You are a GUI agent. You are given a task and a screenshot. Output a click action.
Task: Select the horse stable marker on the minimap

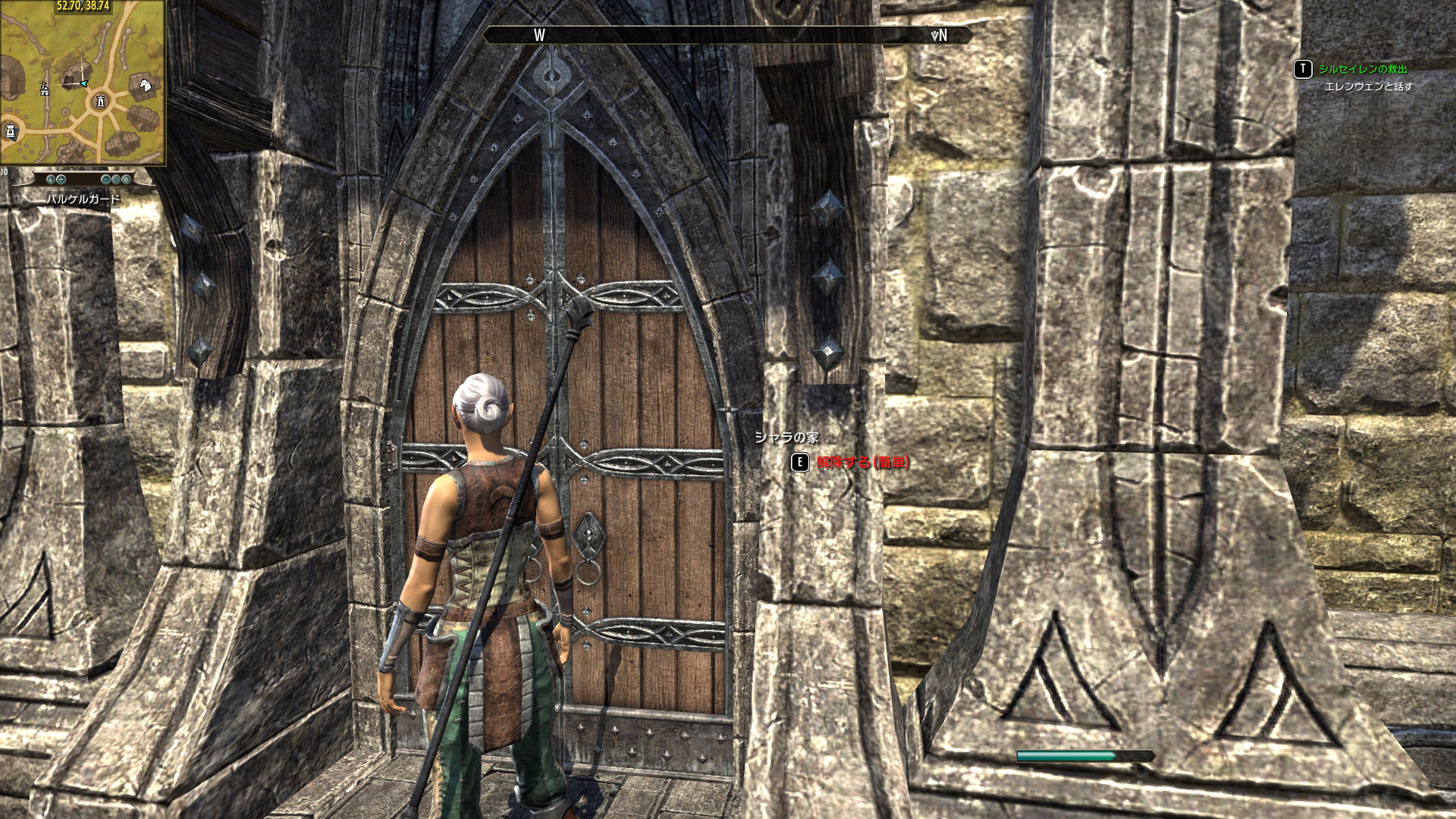pyautogui.click(x=146, y=84)
